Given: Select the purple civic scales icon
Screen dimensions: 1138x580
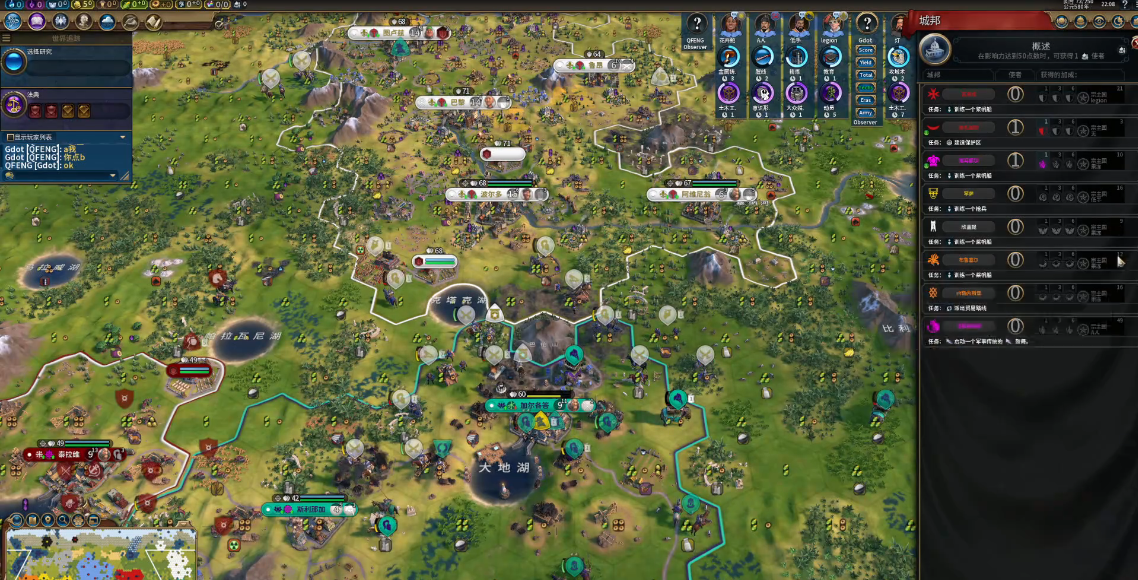Looking at the screenshot, I should [15, 103].
